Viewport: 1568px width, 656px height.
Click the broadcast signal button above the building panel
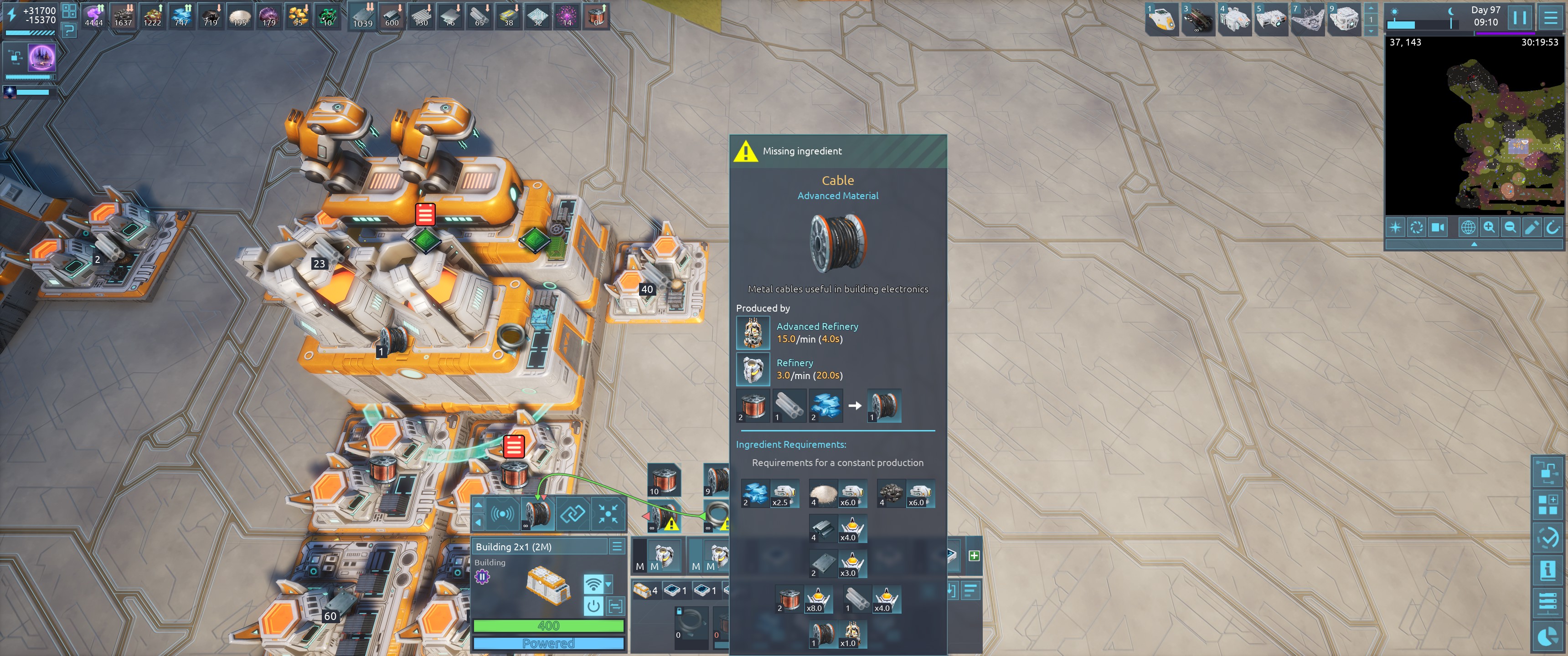click(502, 515)
